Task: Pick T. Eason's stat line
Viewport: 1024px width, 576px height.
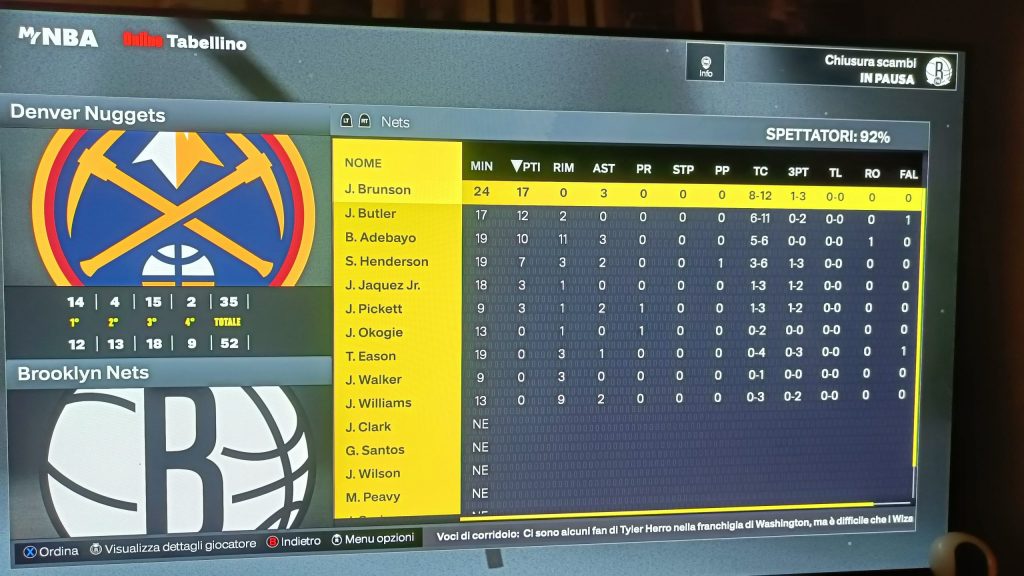Action: (x=371, y=356)
